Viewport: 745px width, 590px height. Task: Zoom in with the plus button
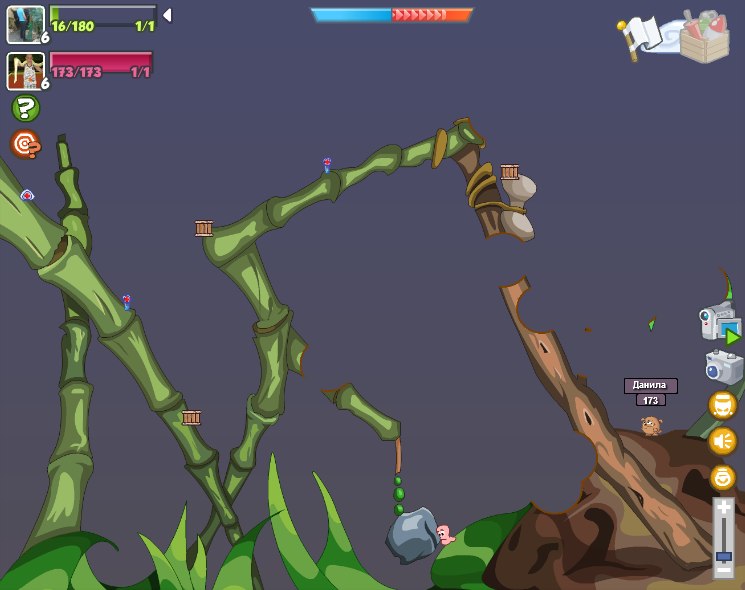pyautogui.click(x=723, y=508)
